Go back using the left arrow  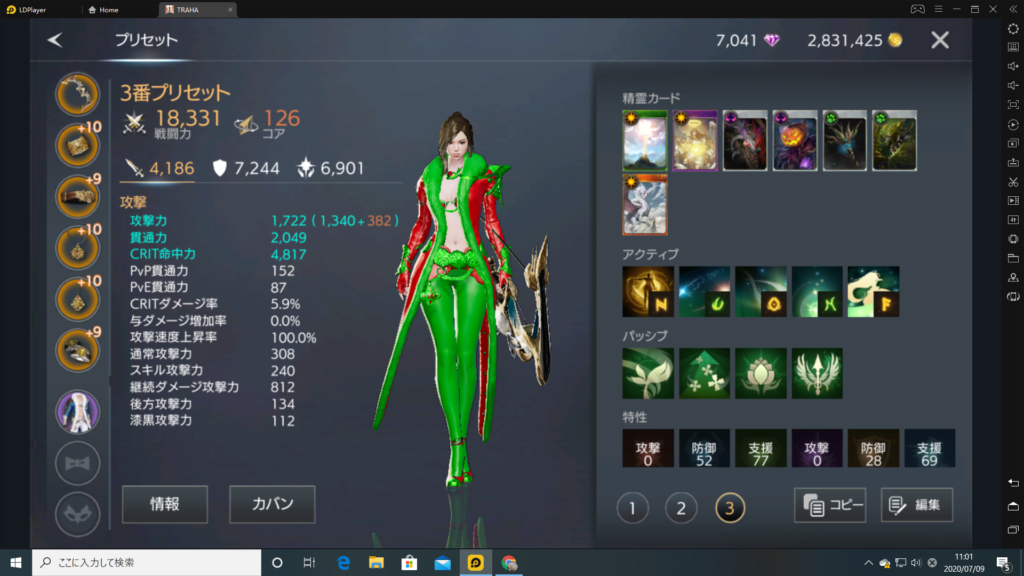point(55,40)
